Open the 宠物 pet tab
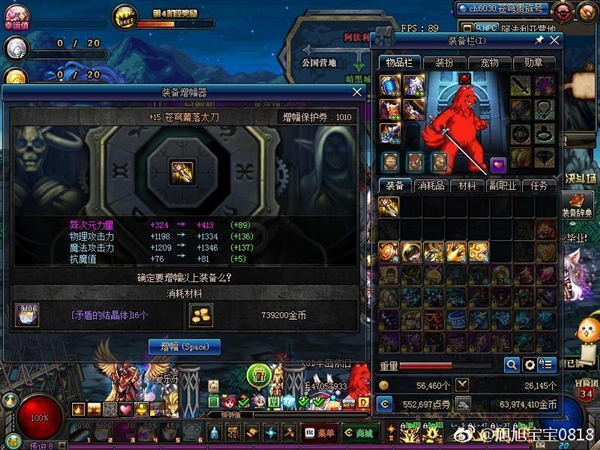Screen dimensions: 600x450 tap(490, 62)
